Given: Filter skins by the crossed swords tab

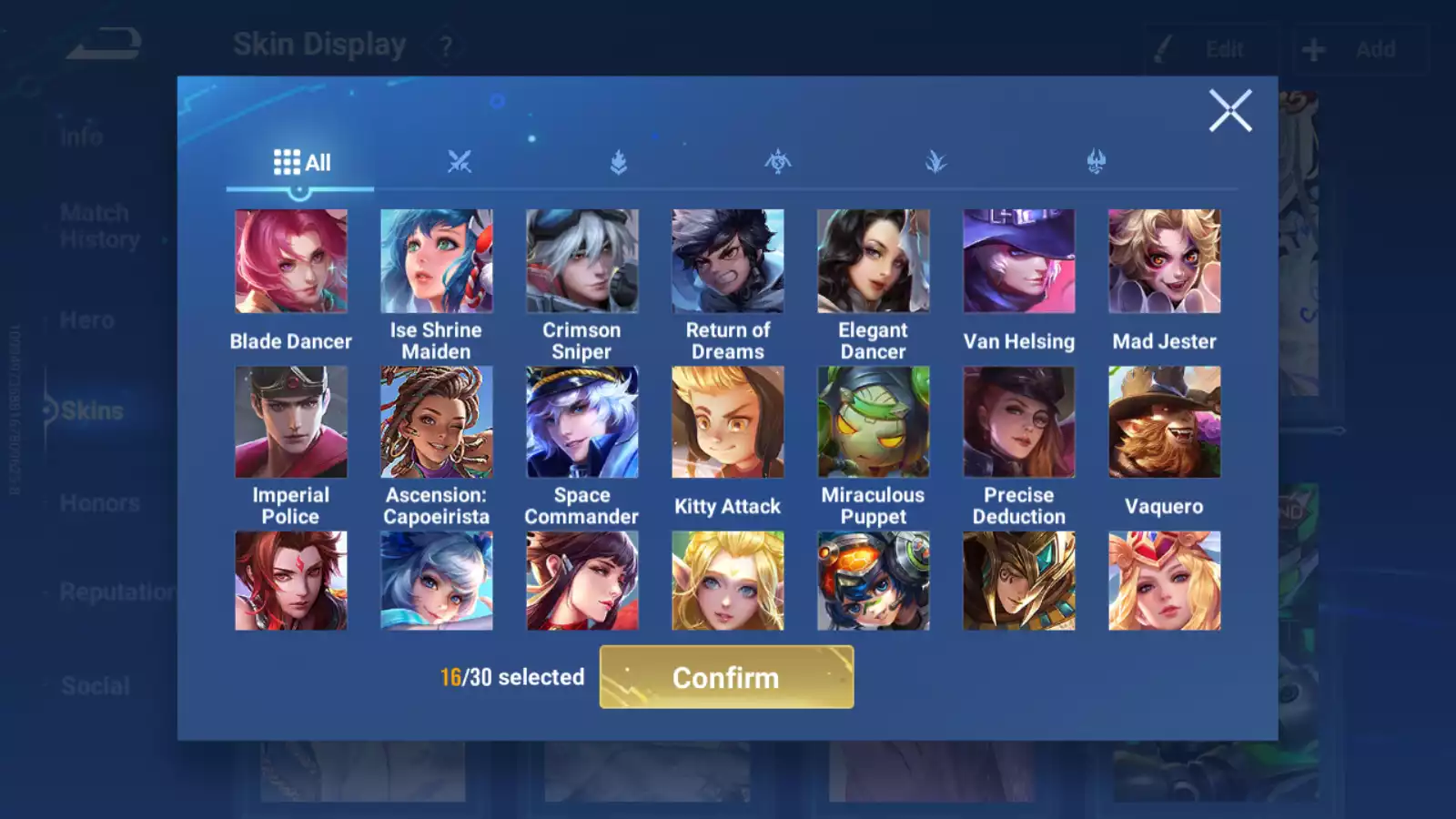Looking at the screenshot, I should [x=460, y=163].
